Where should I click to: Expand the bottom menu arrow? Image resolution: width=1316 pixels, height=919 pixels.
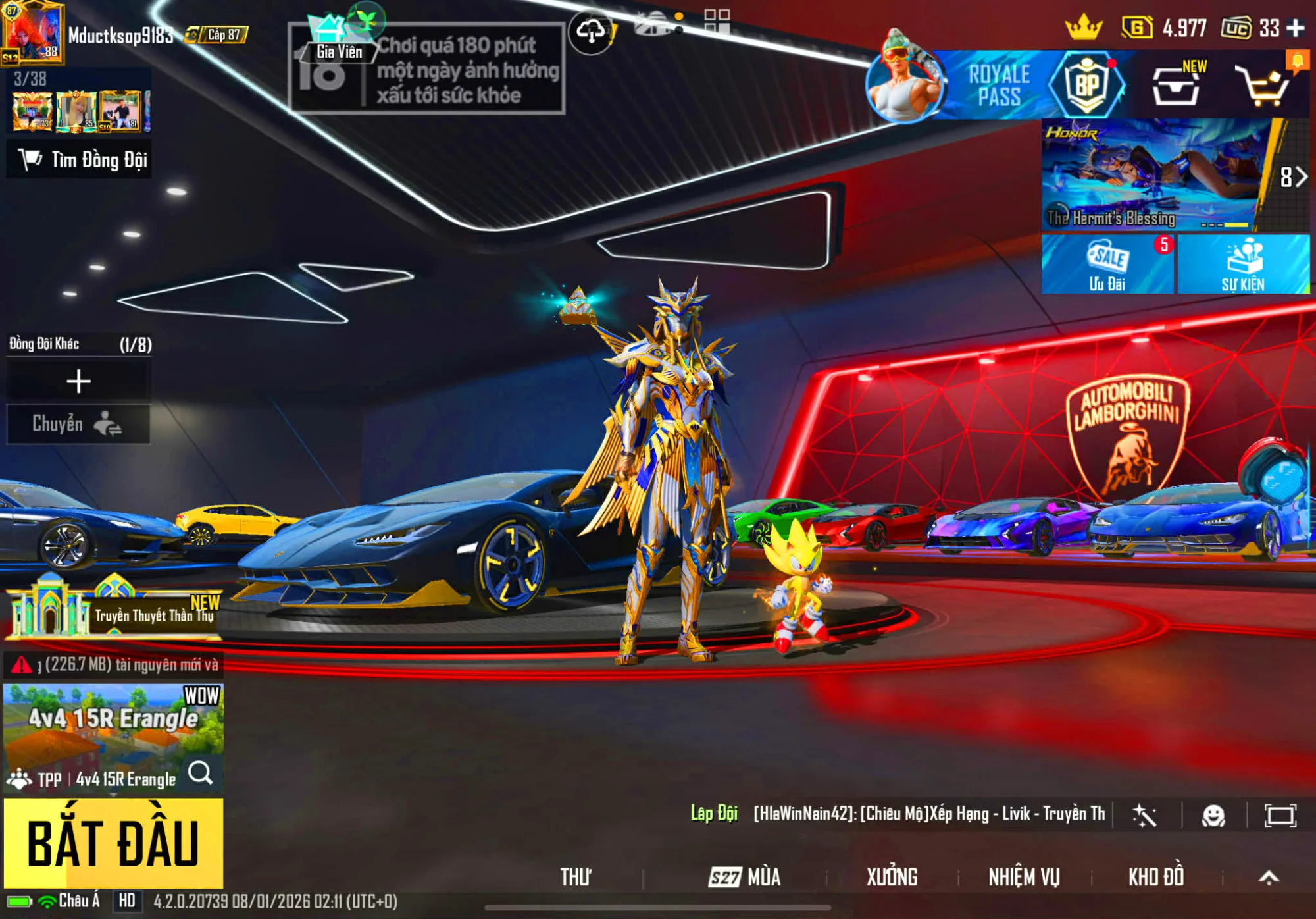1269,877
